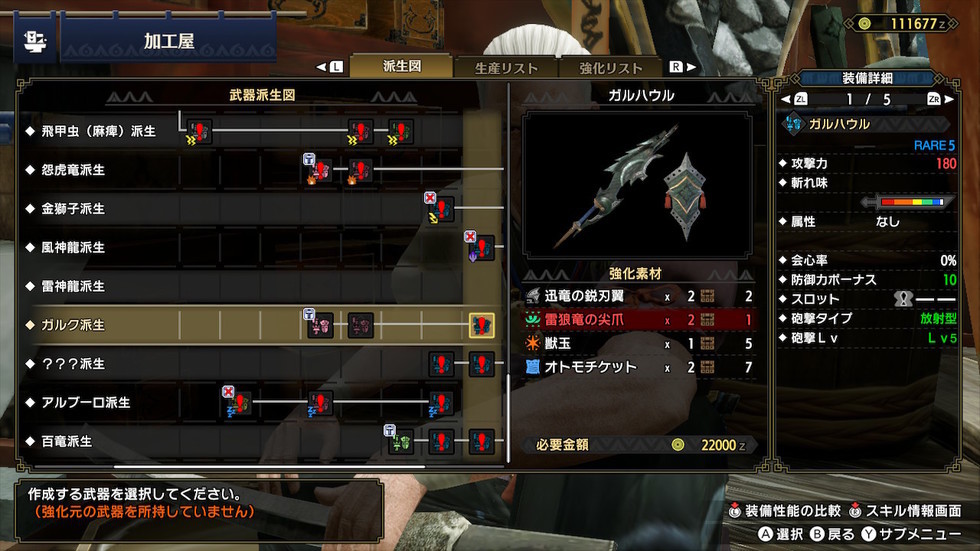Screen dimensions: 980x551
Task: Open the 強化リスト tab
Action: [610, 68]
